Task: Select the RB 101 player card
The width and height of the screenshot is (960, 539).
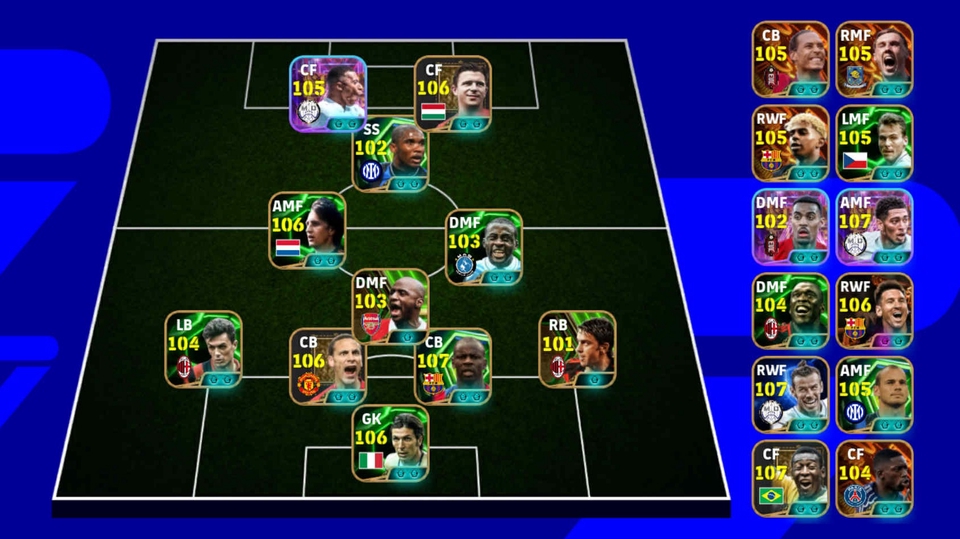Action: click(x=577, y=350)
